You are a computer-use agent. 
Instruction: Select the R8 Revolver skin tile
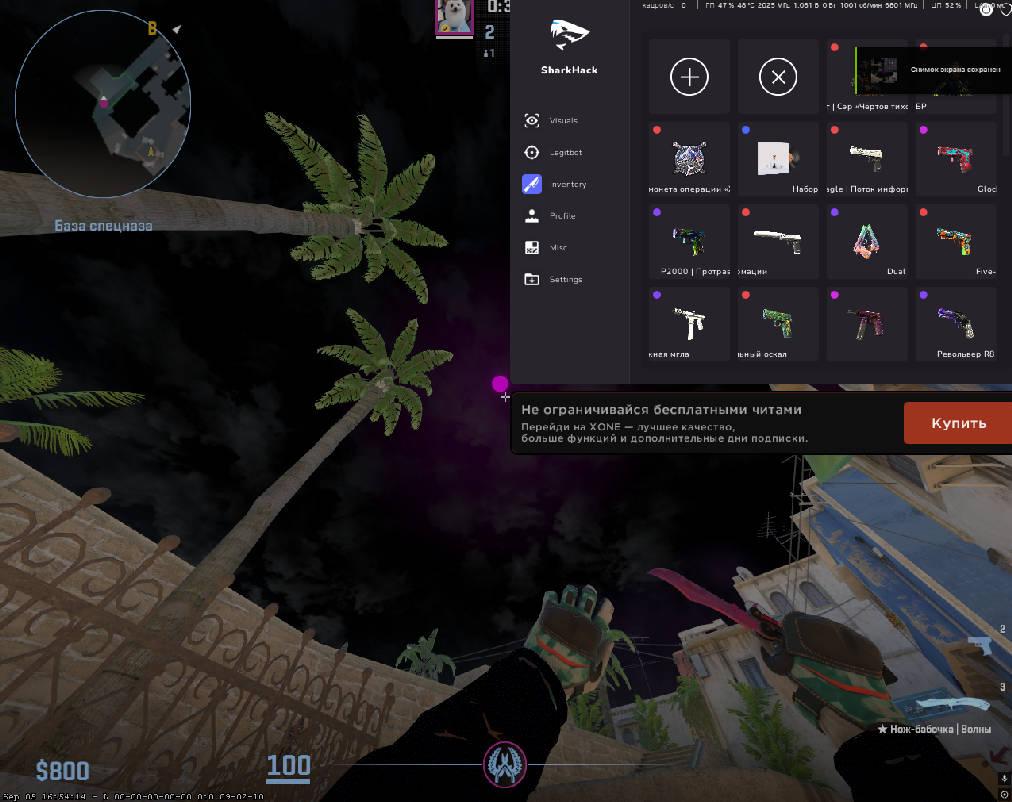coord(956,324)
